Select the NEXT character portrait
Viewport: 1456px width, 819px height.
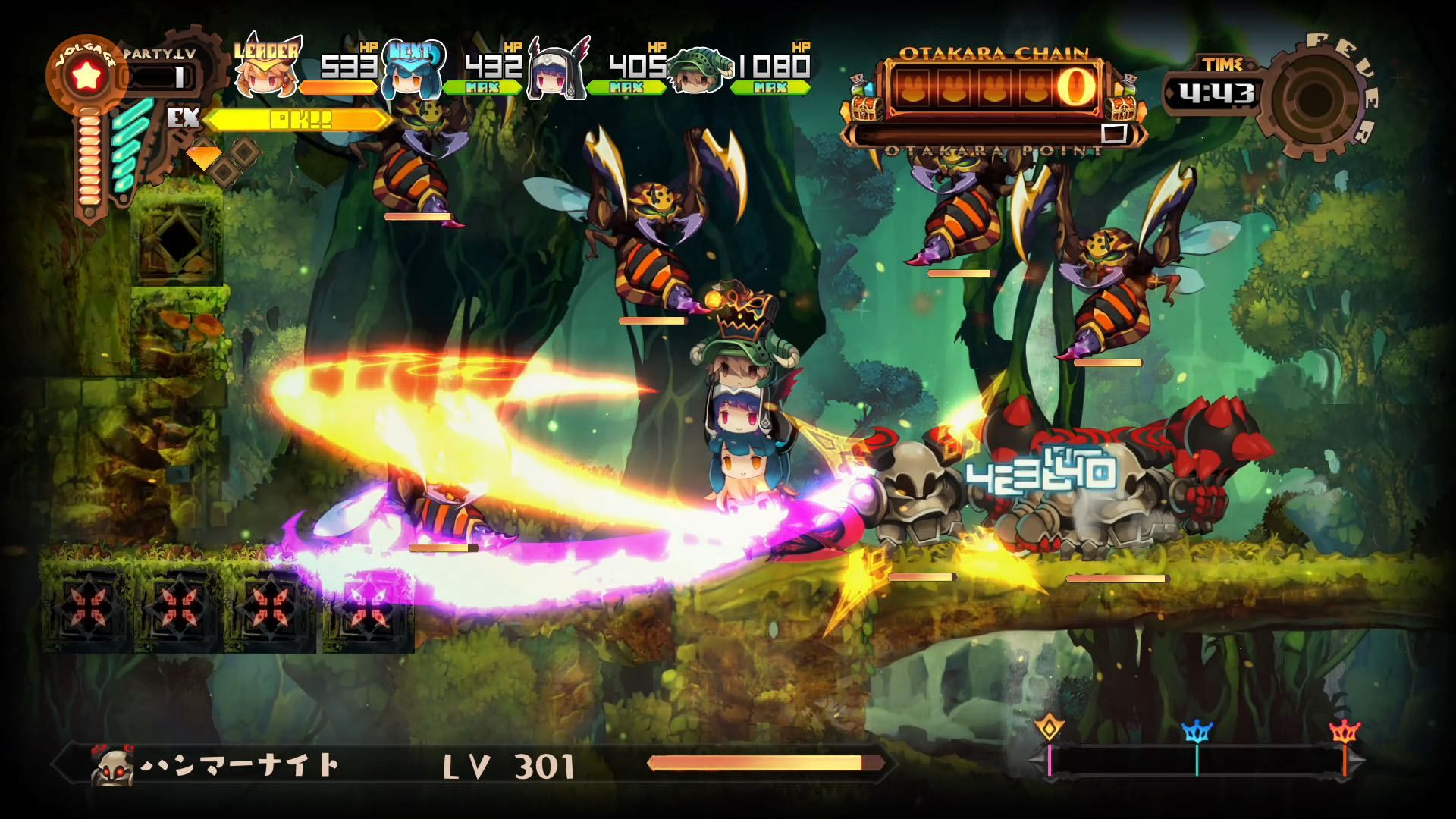(410, 77)
